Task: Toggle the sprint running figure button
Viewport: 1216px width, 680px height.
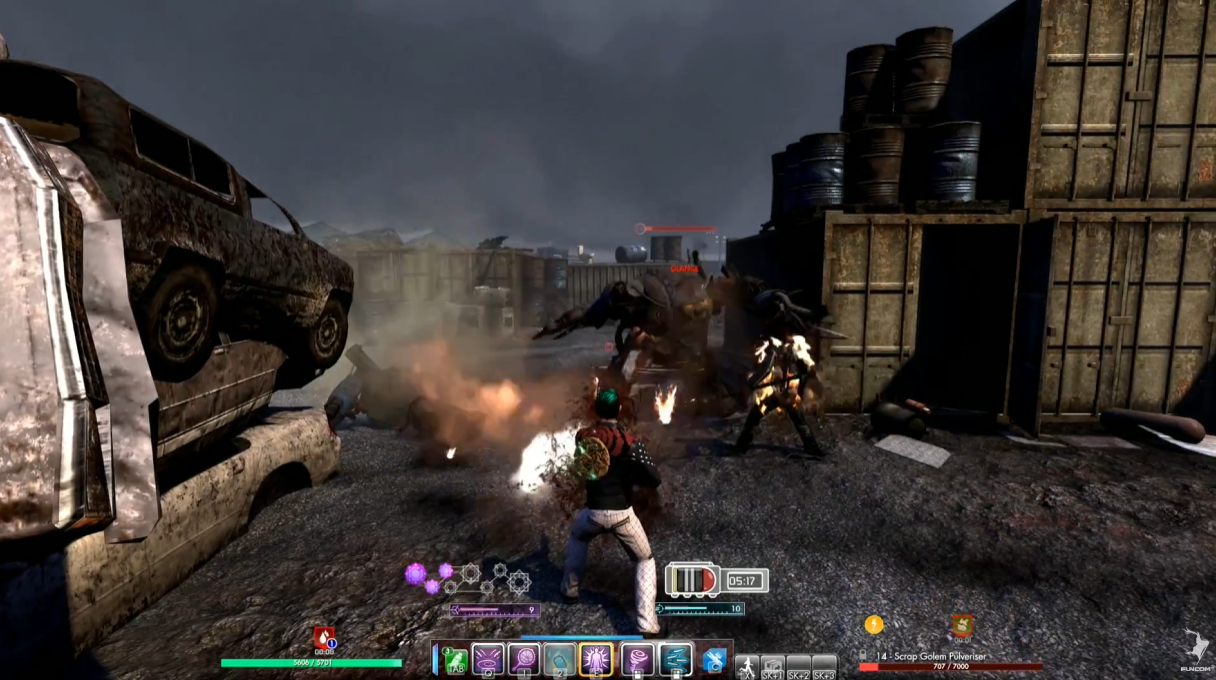Action: [746, 666]
